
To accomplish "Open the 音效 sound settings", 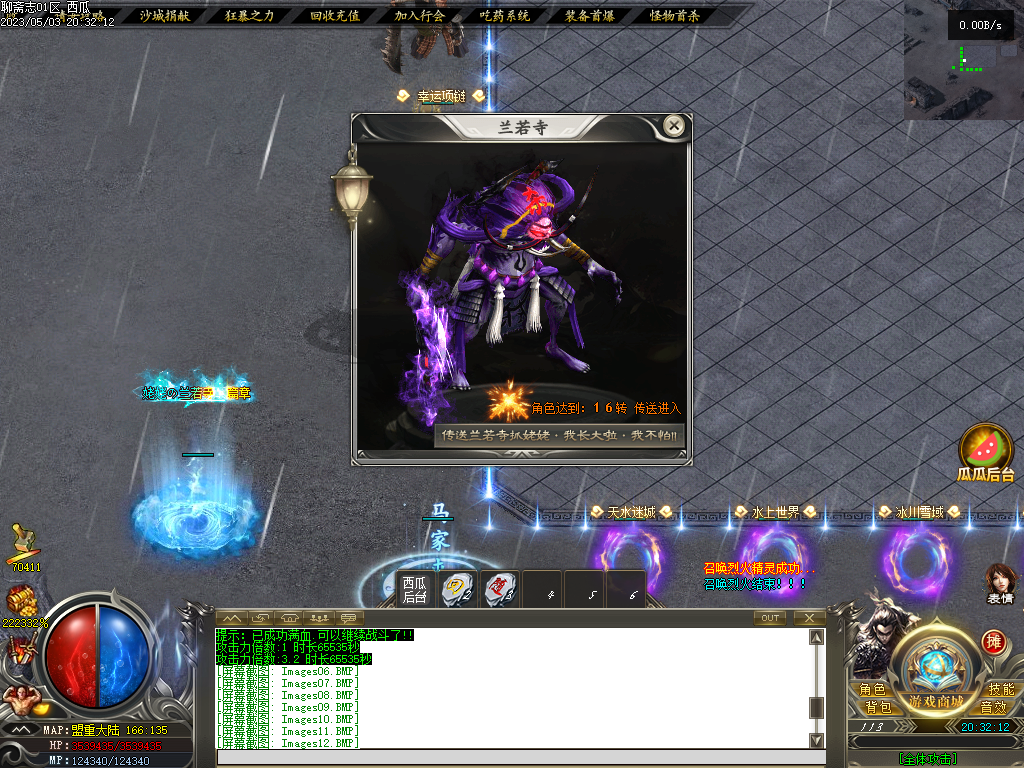I will pos(993,707).
